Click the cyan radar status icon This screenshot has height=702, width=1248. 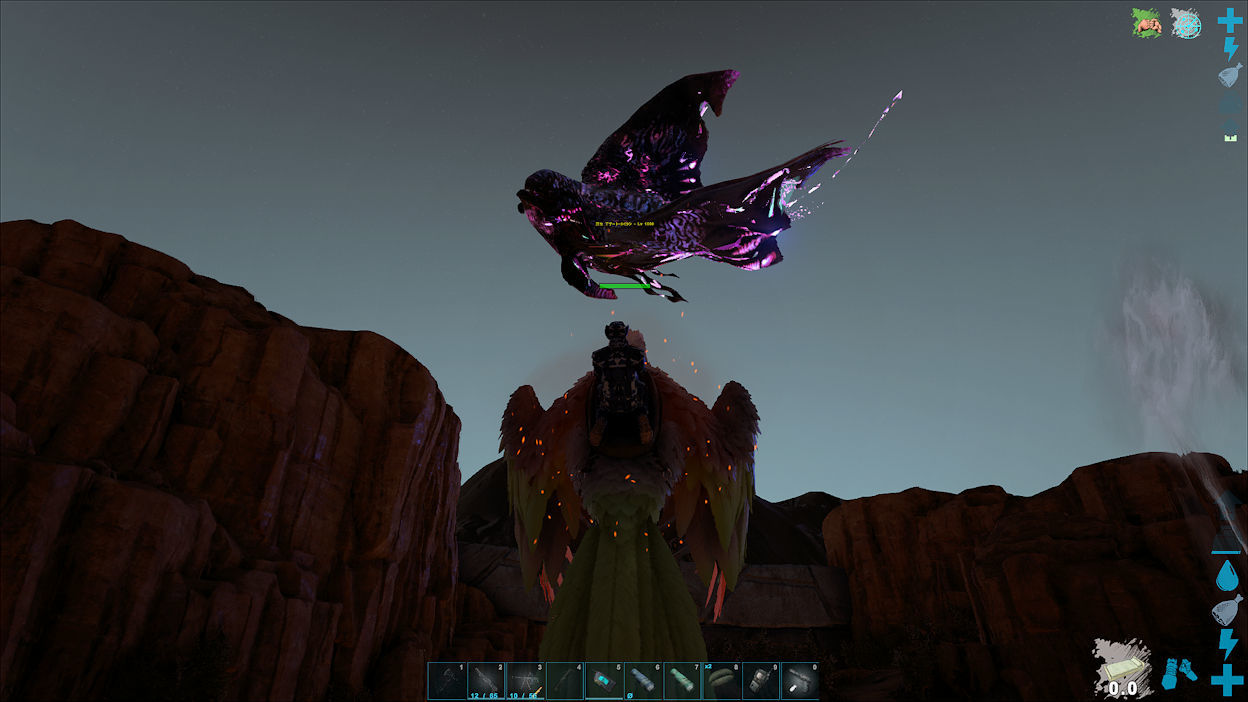pos(1186,23)
